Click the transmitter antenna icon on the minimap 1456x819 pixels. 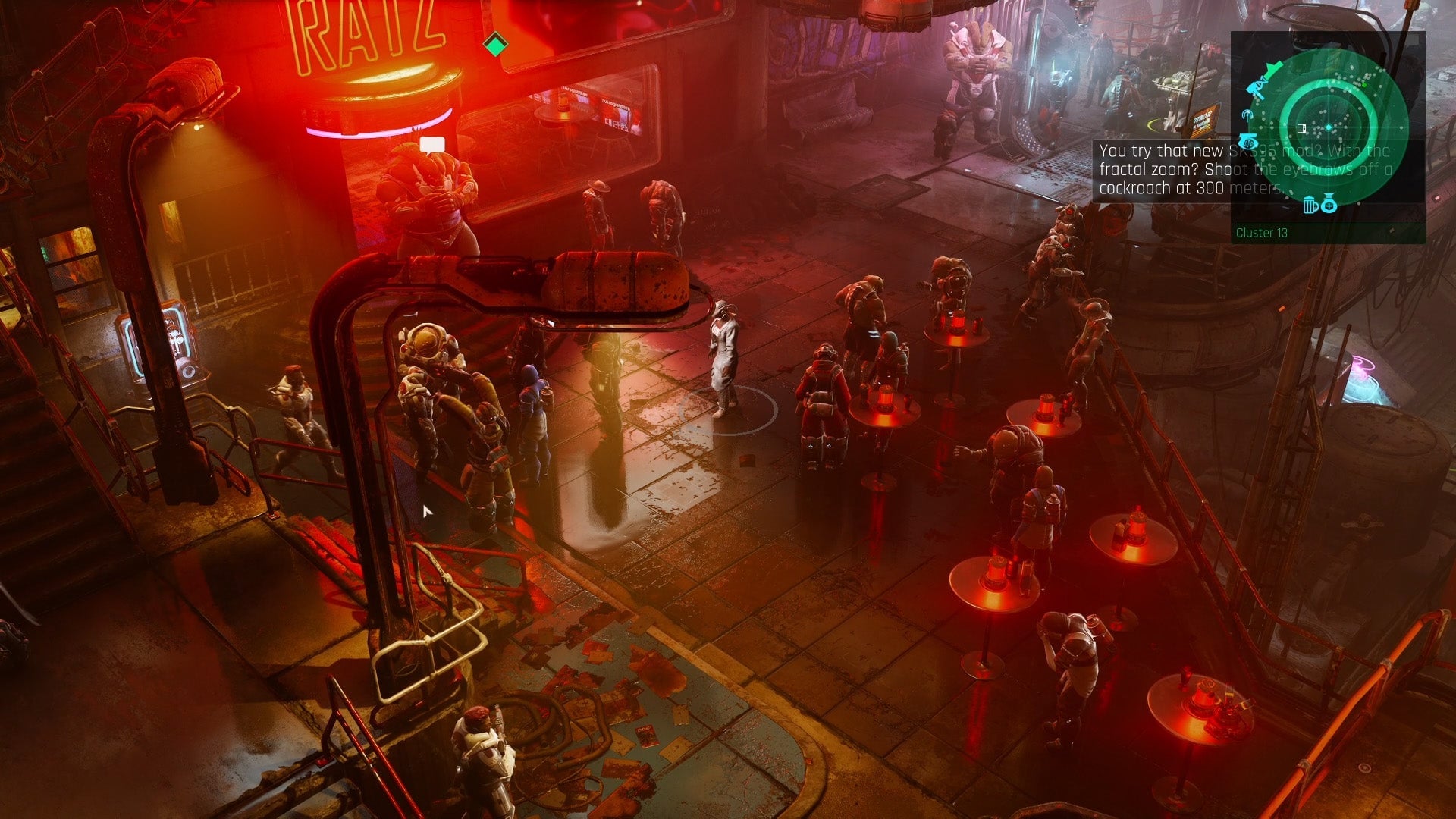pyautogui.click(x=1248, y=115)
